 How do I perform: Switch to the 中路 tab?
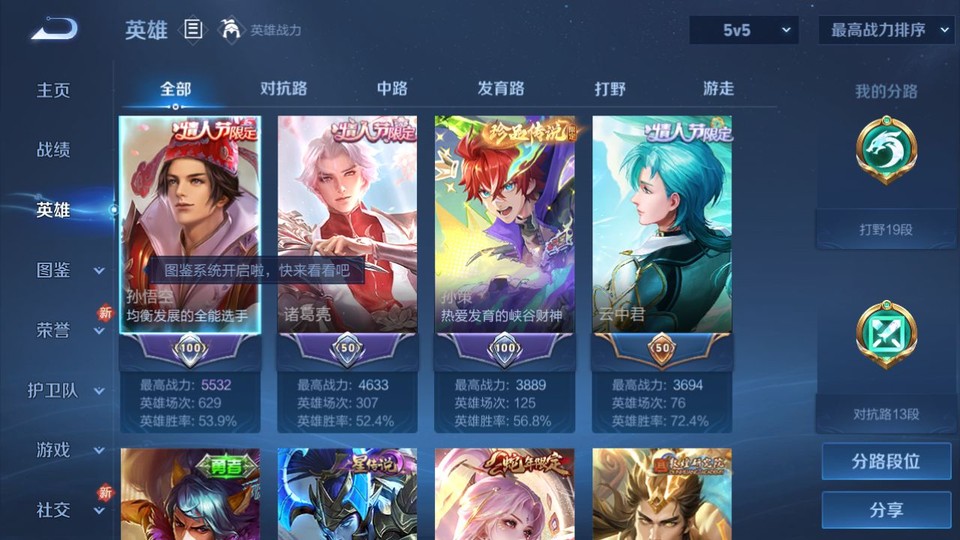(x=392, y=88)
